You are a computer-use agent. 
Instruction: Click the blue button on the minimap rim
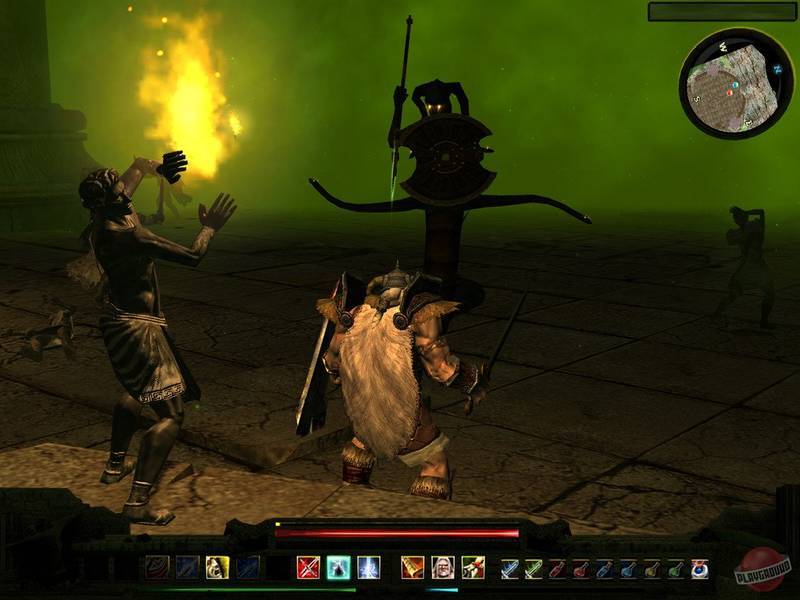point(776,69)
